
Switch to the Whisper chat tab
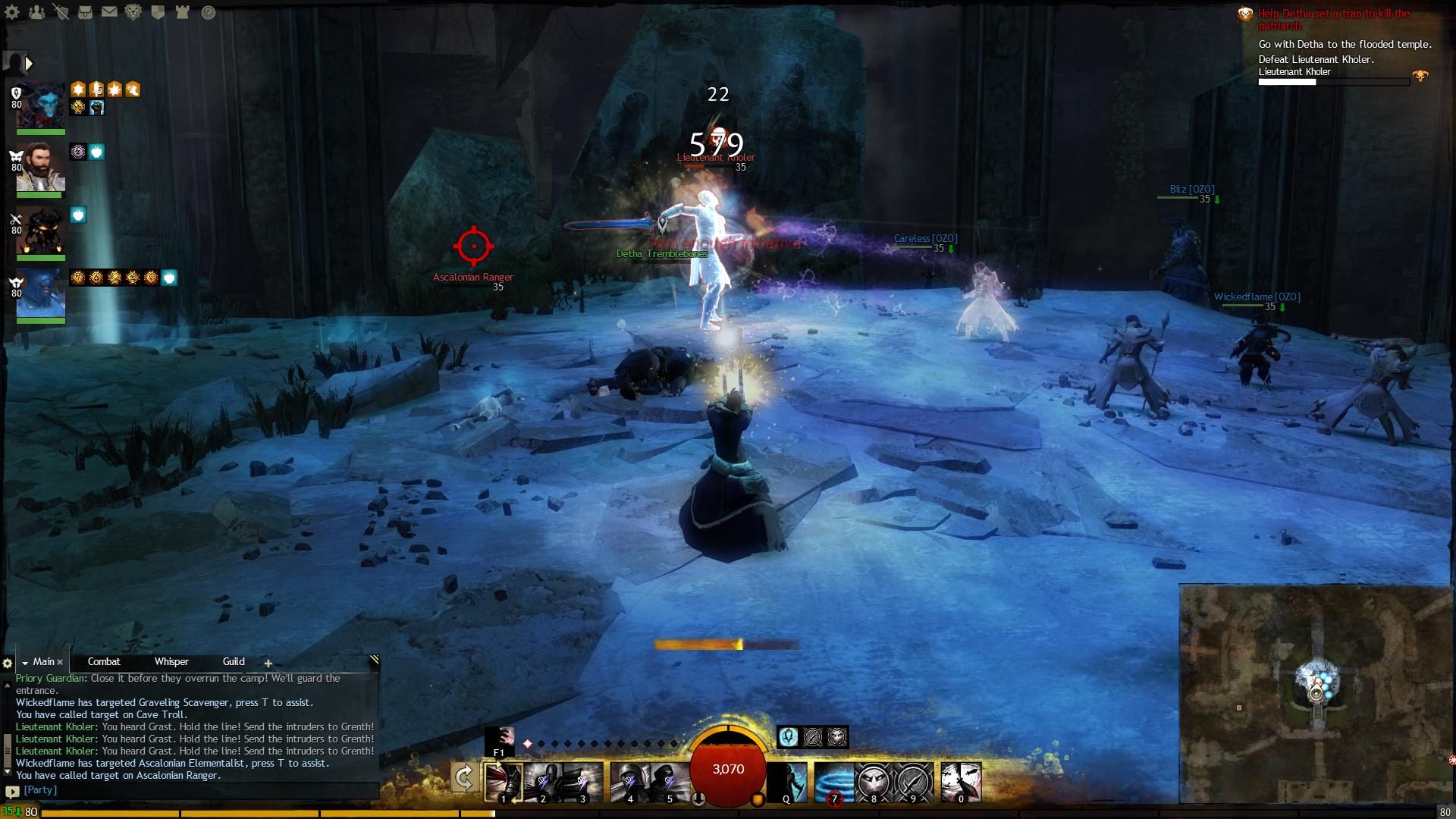pos(171,662)
